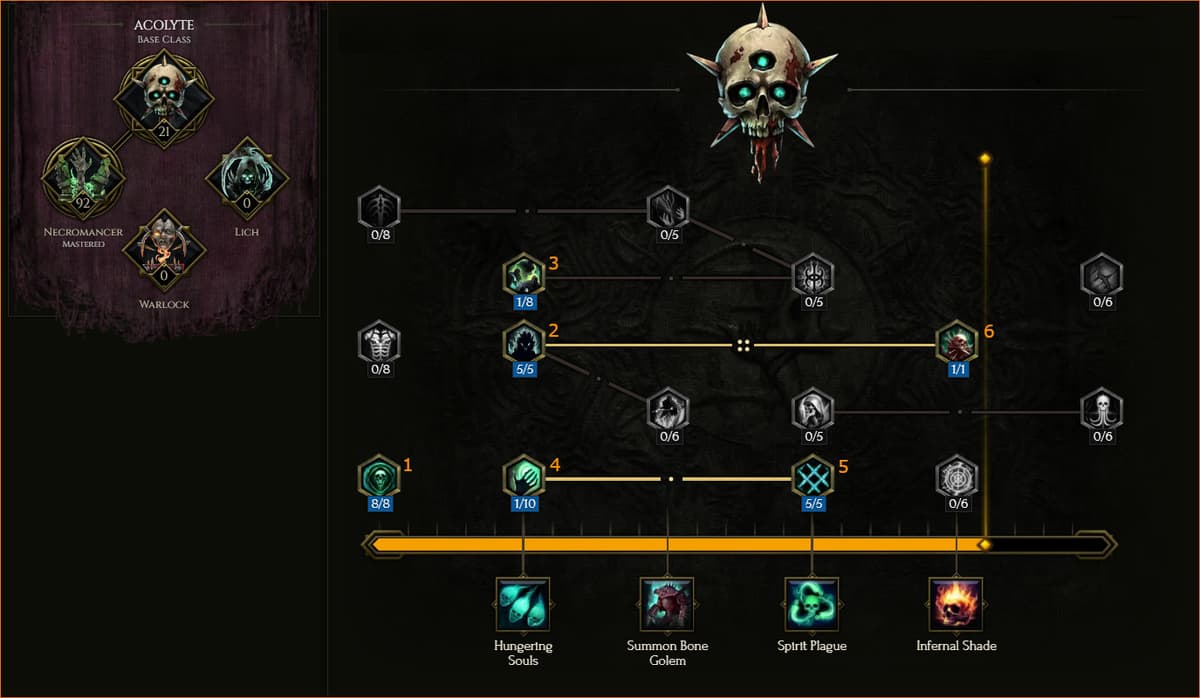Image resolution: width=1200 pixels, height=698 pixels.
Task: Add a point to node marked 3
Action: tap(524, 274)
